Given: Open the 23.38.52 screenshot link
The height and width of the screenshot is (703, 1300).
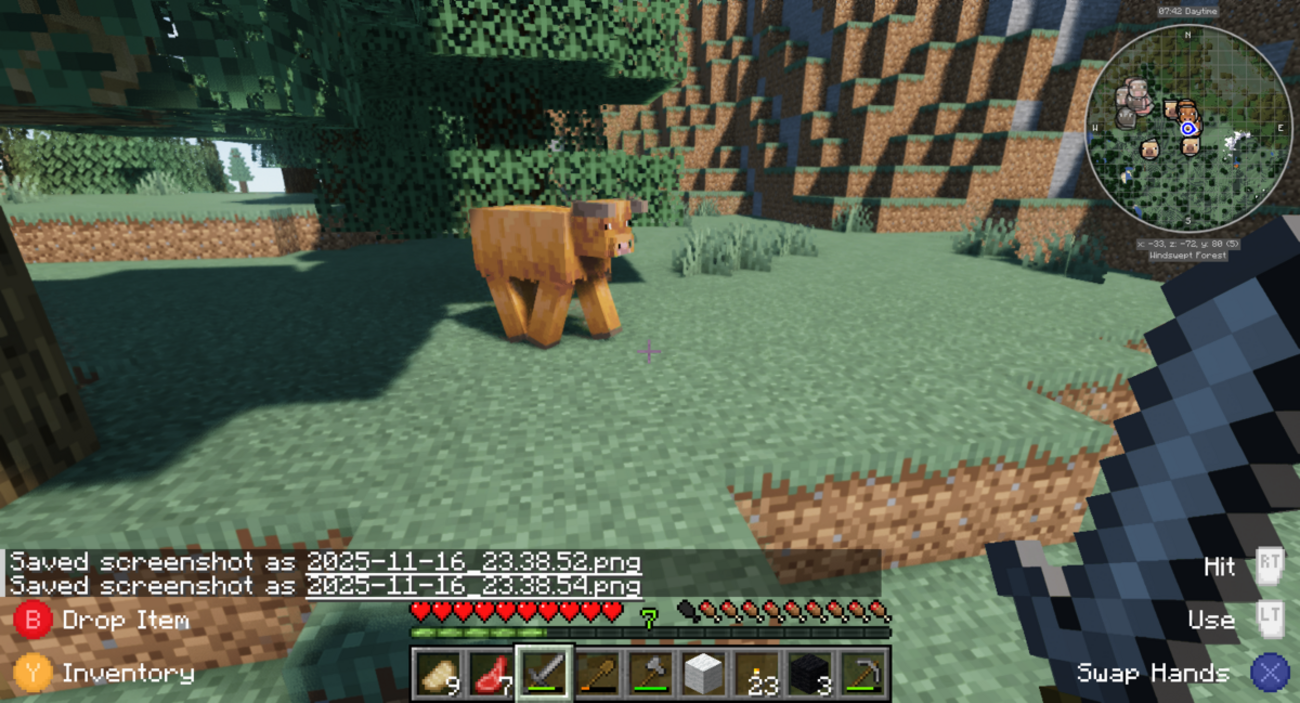Looking at the screenshot, I should pos(473,562).
